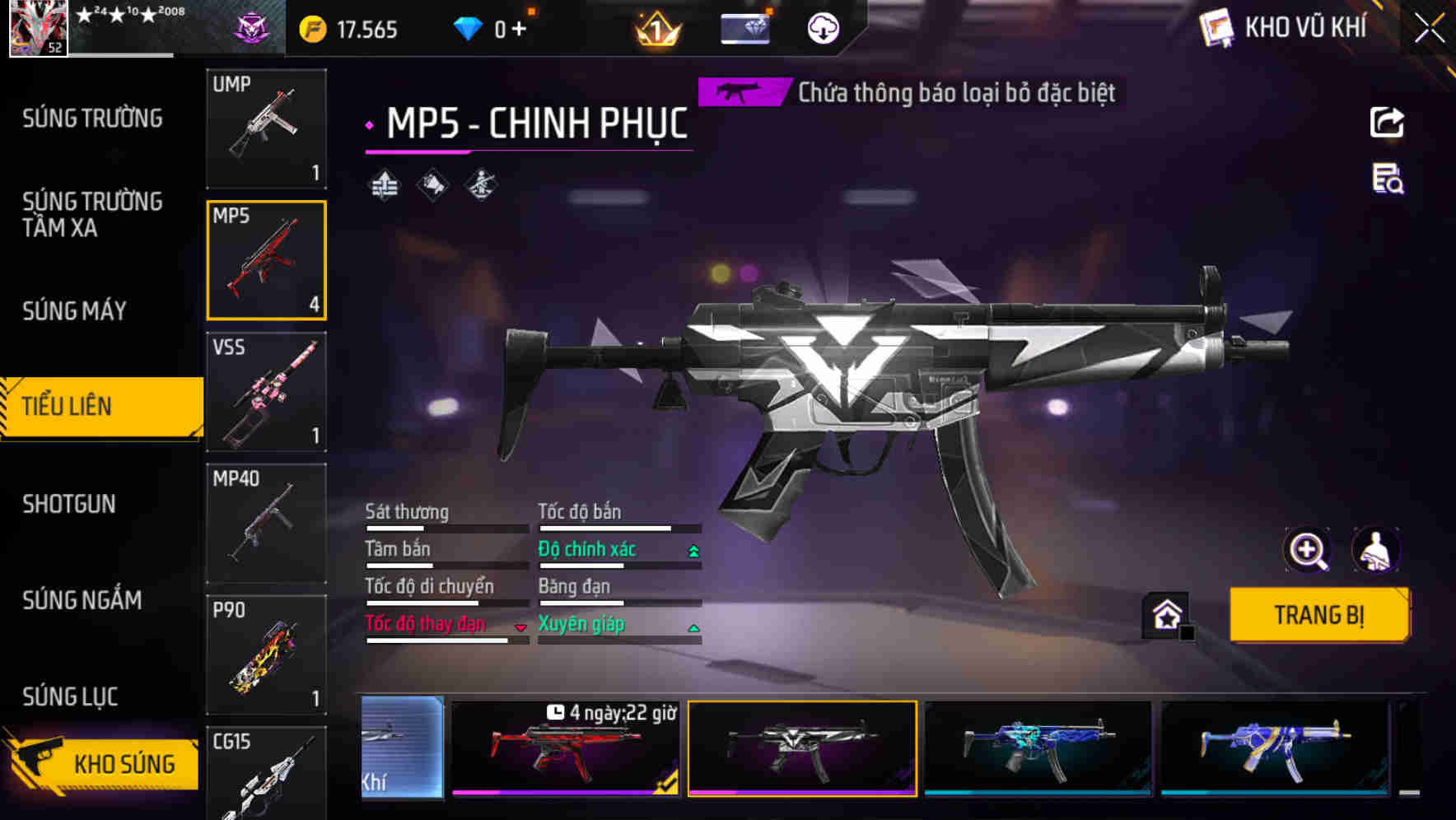Choose the MP40 weapon tile
Viewport: 1456px width, 820px height.
266,524
